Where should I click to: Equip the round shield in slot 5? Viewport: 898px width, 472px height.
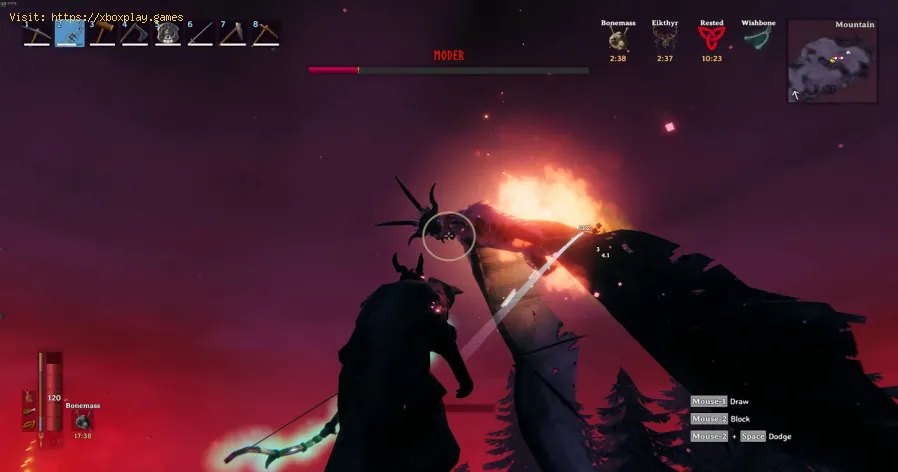[167, 34]
